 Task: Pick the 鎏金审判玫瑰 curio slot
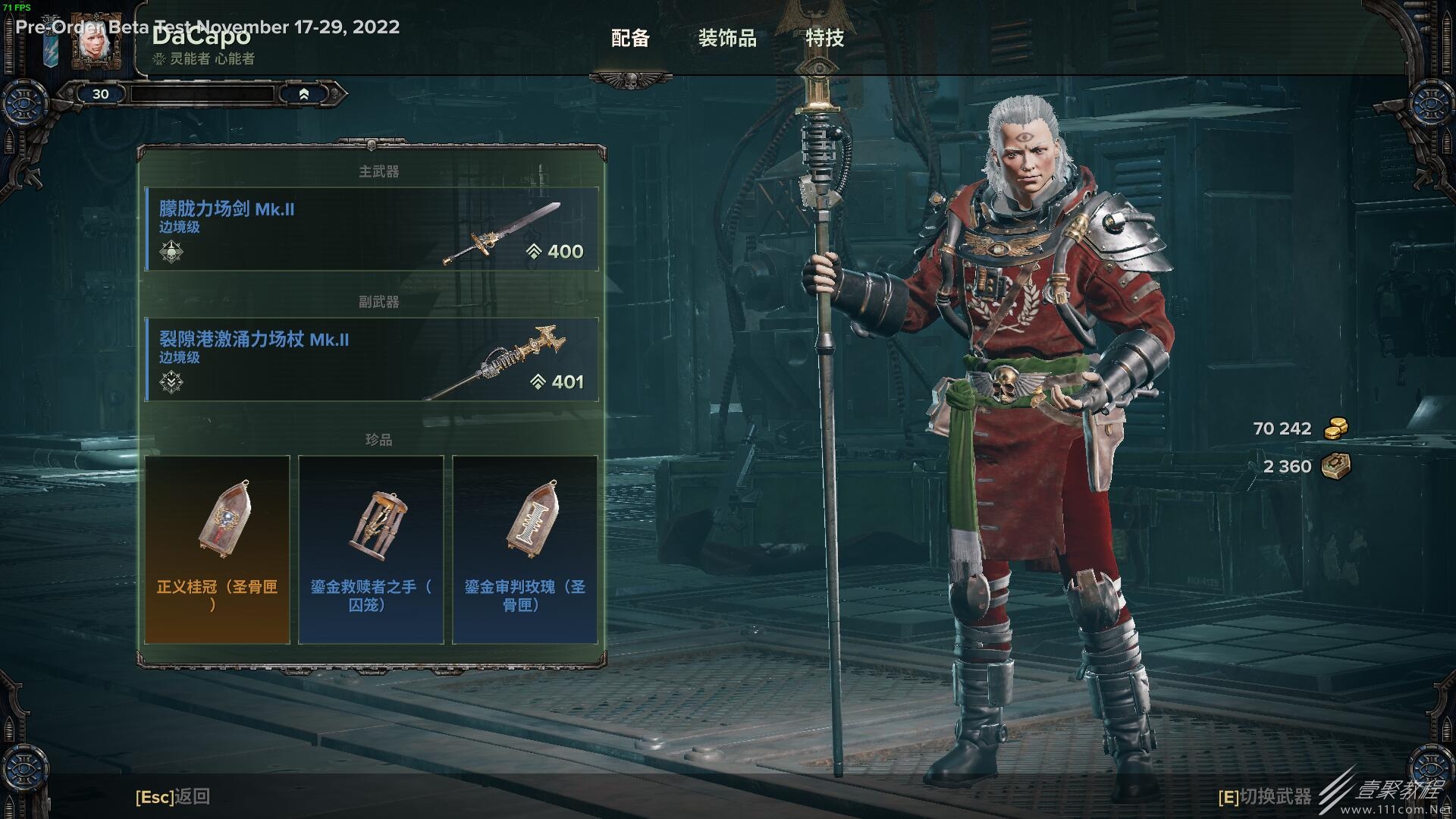point(525,549)
